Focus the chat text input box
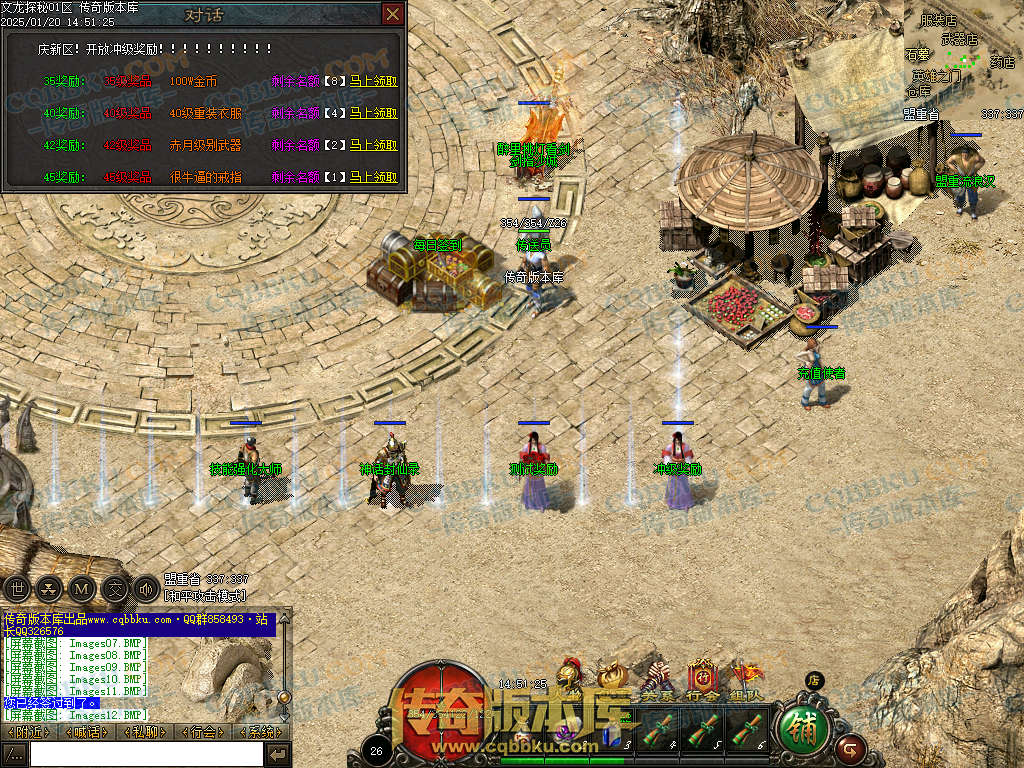 [146, 754]
